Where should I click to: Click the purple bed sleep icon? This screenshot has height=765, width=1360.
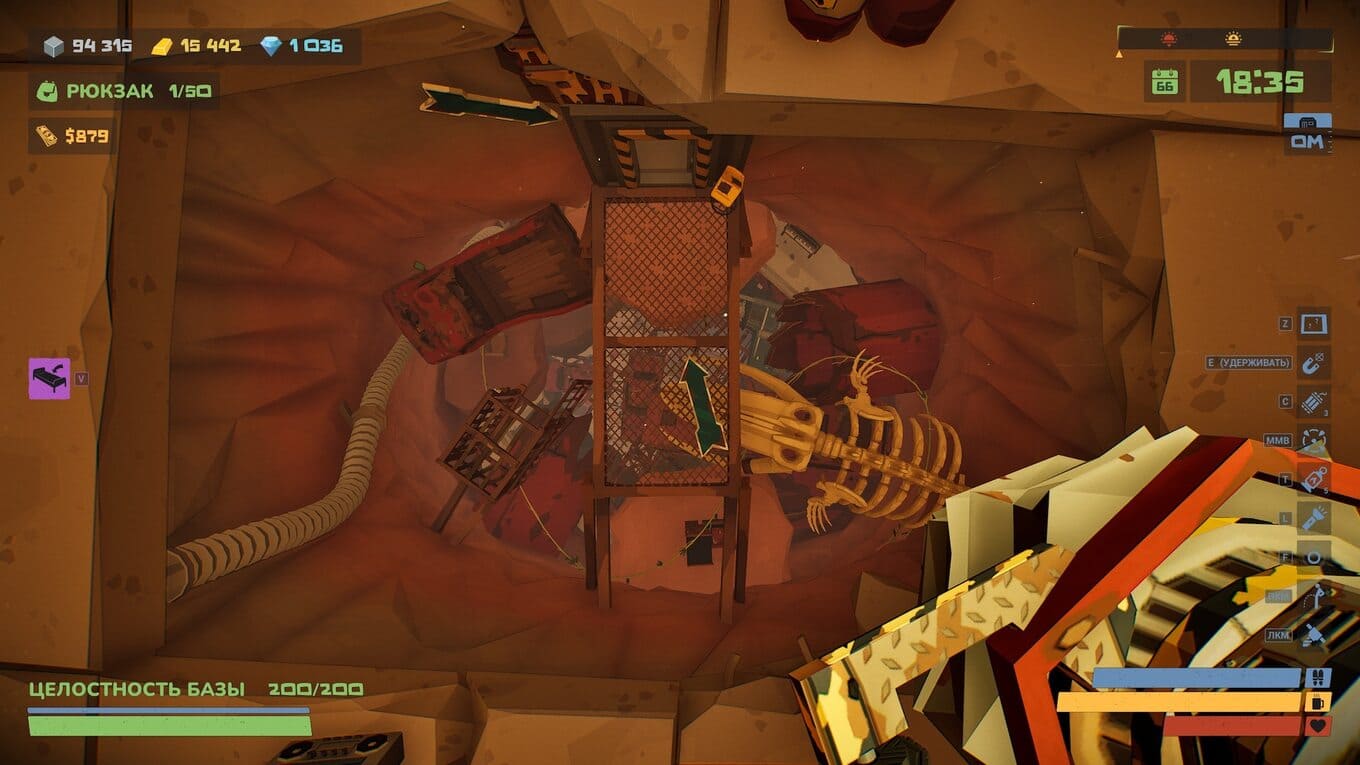pyautogui.click(x=49, y=379)
